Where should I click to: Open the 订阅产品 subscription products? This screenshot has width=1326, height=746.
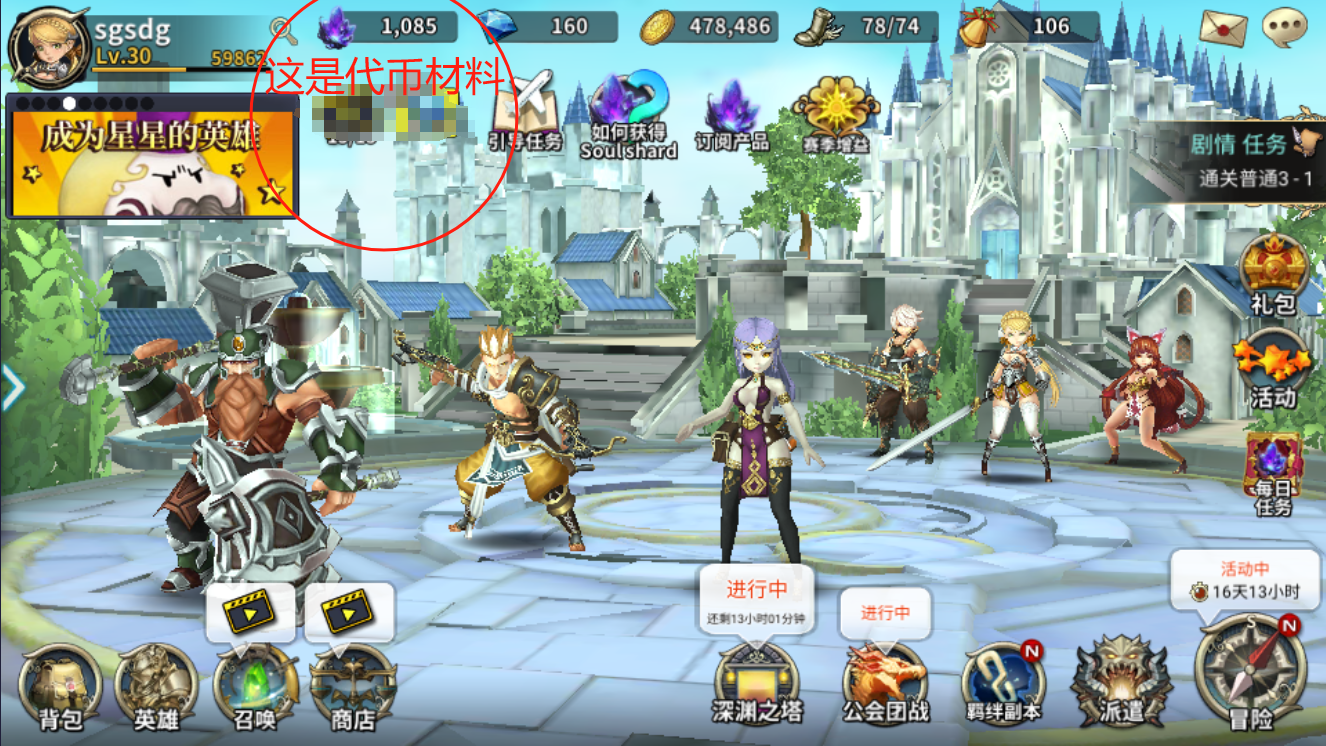pos(732,117)
